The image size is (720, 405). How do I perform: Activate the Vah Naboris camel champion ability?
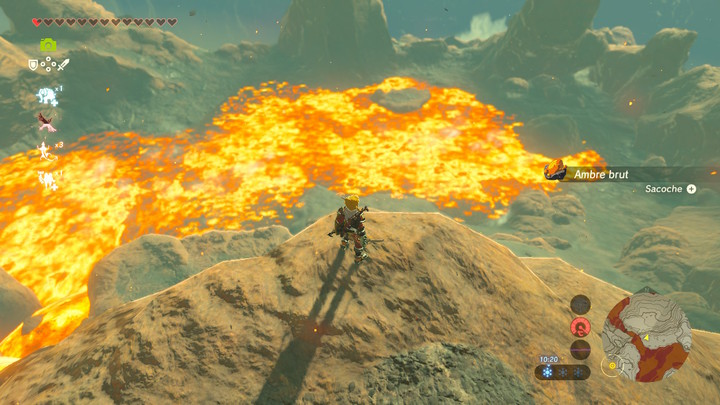pos(46,180)
